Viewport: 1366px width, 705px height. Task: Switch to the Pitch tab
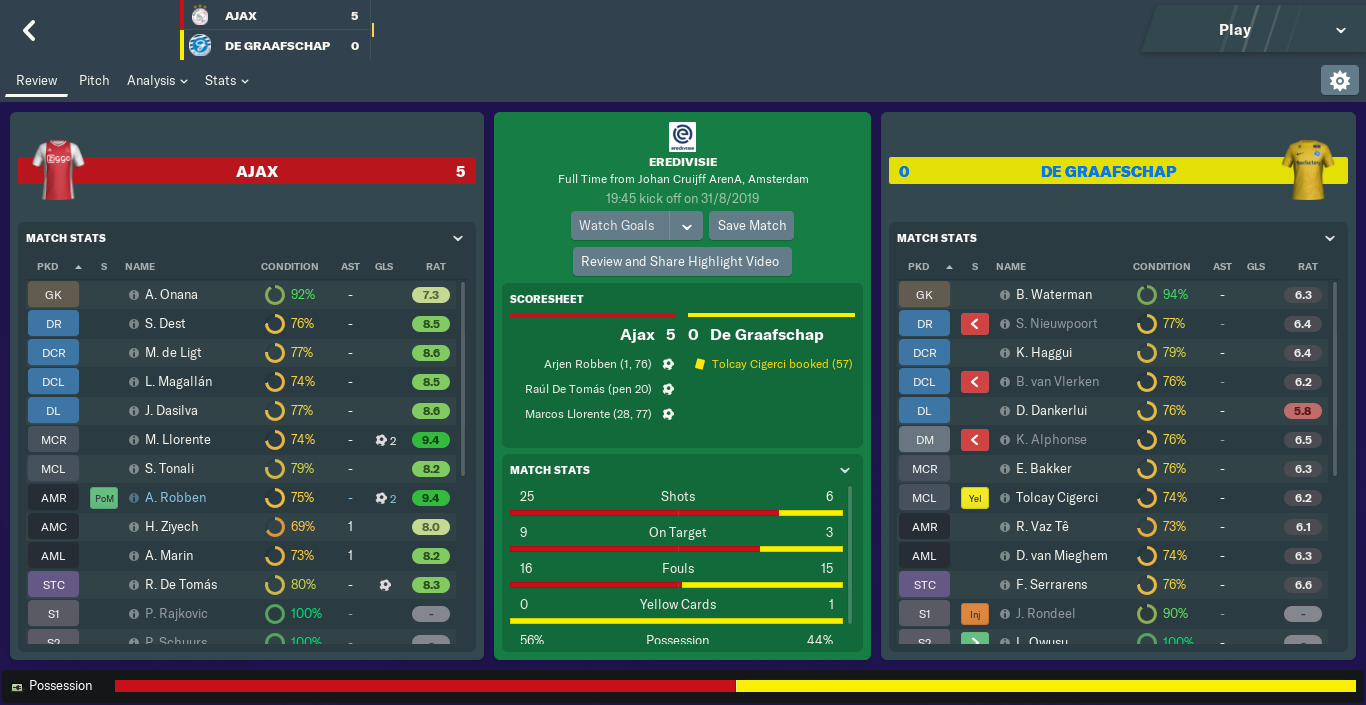[94, 80]
